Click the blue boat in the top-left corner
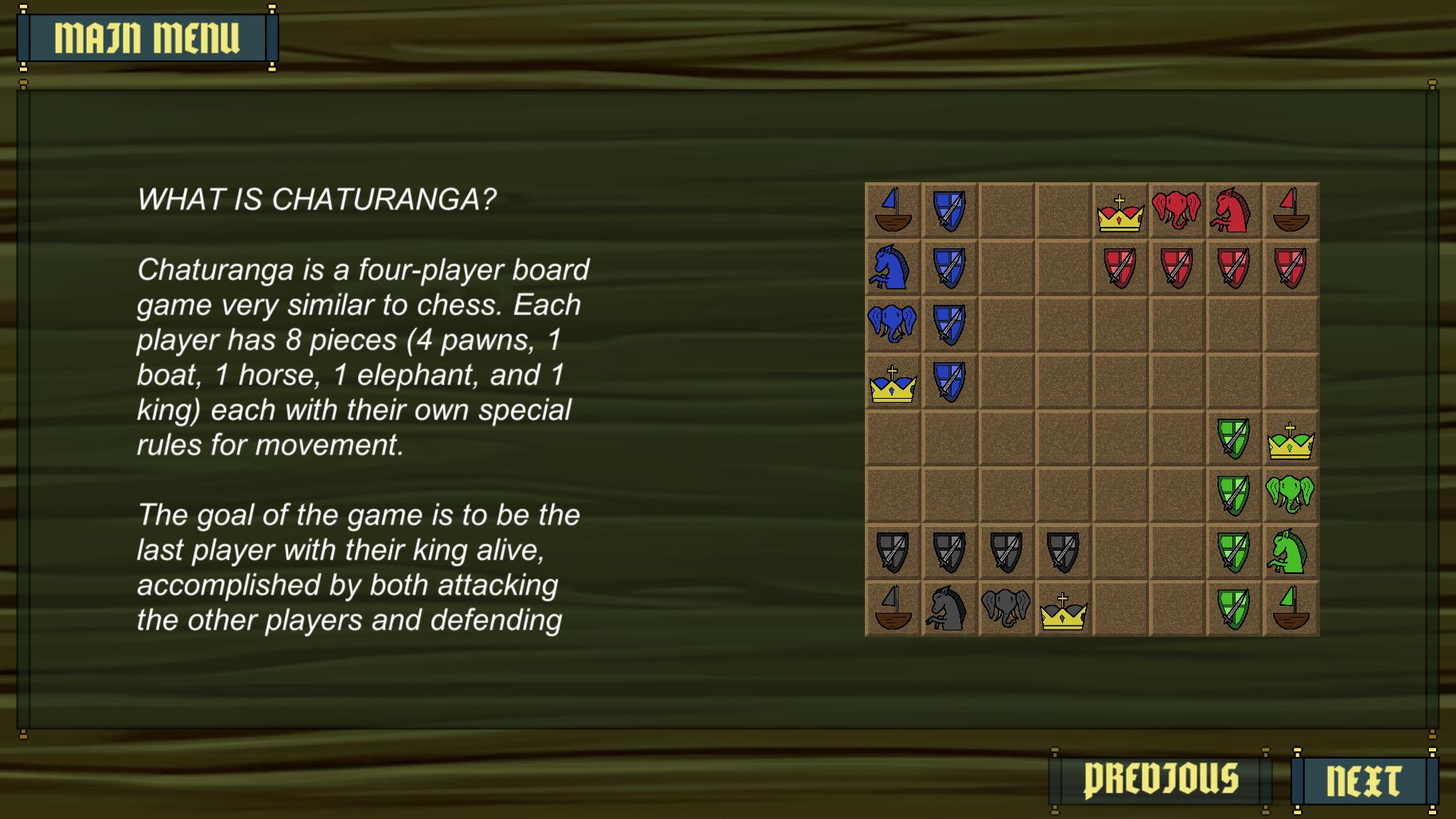The height and width of the screenshot is (819, 1456). [893, 209]
